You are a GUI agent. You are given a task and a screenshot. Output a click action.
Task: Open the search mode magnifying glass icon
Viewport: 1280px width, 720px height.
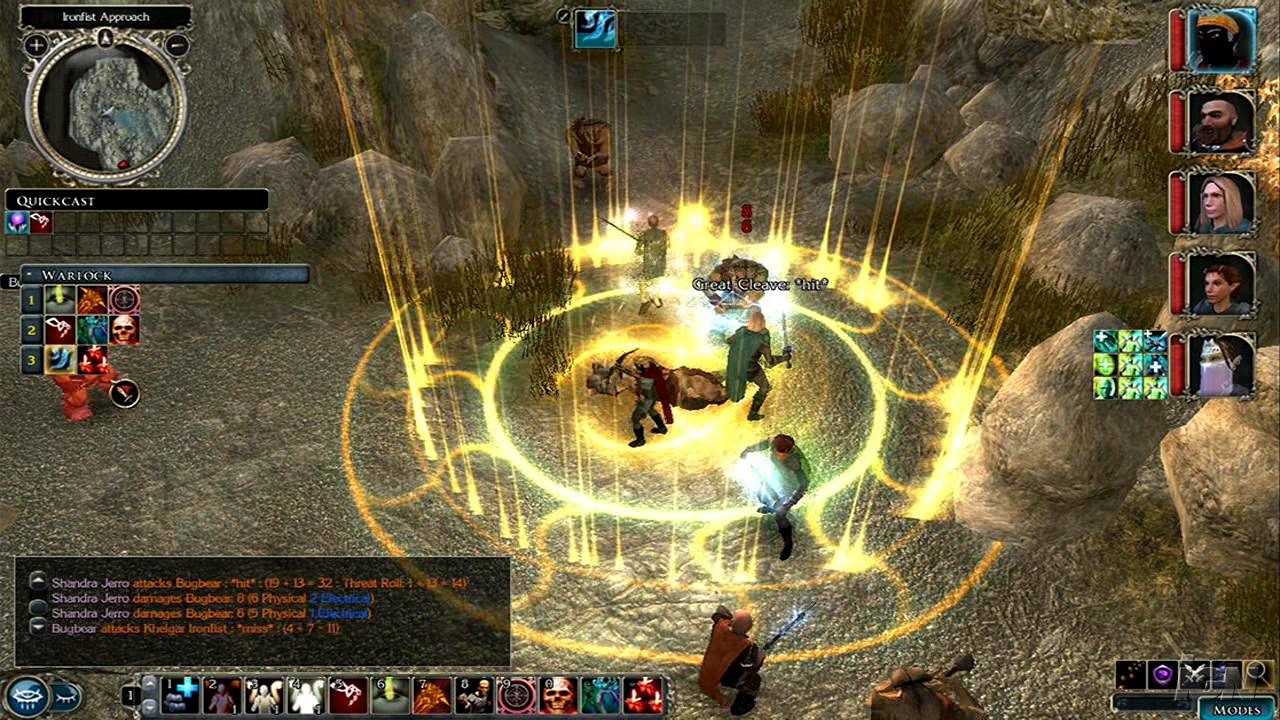tap(1257, 672)
